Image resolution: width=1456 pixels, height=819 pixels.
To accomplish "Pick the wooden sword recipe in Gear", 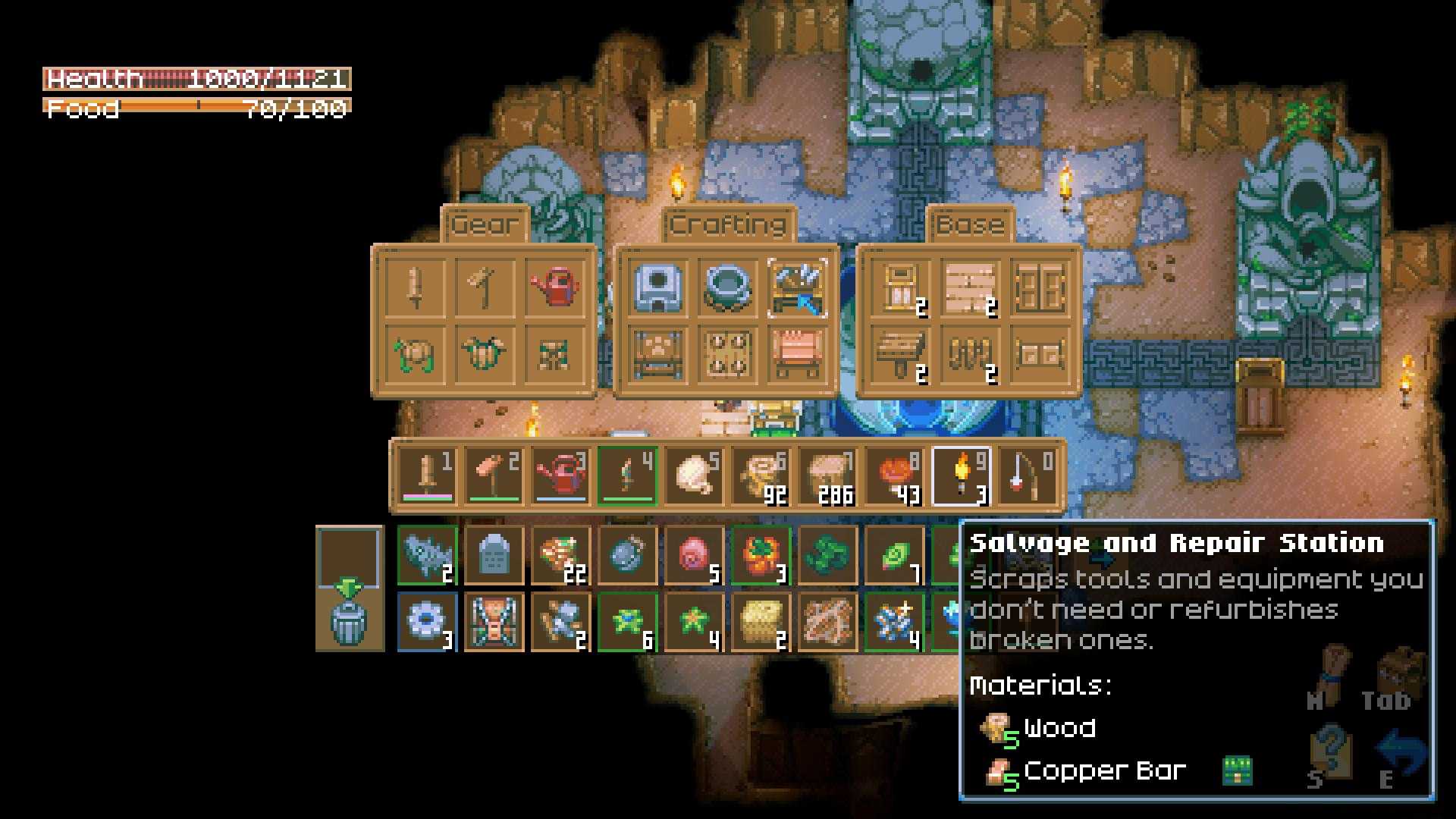I will (415, 287).
